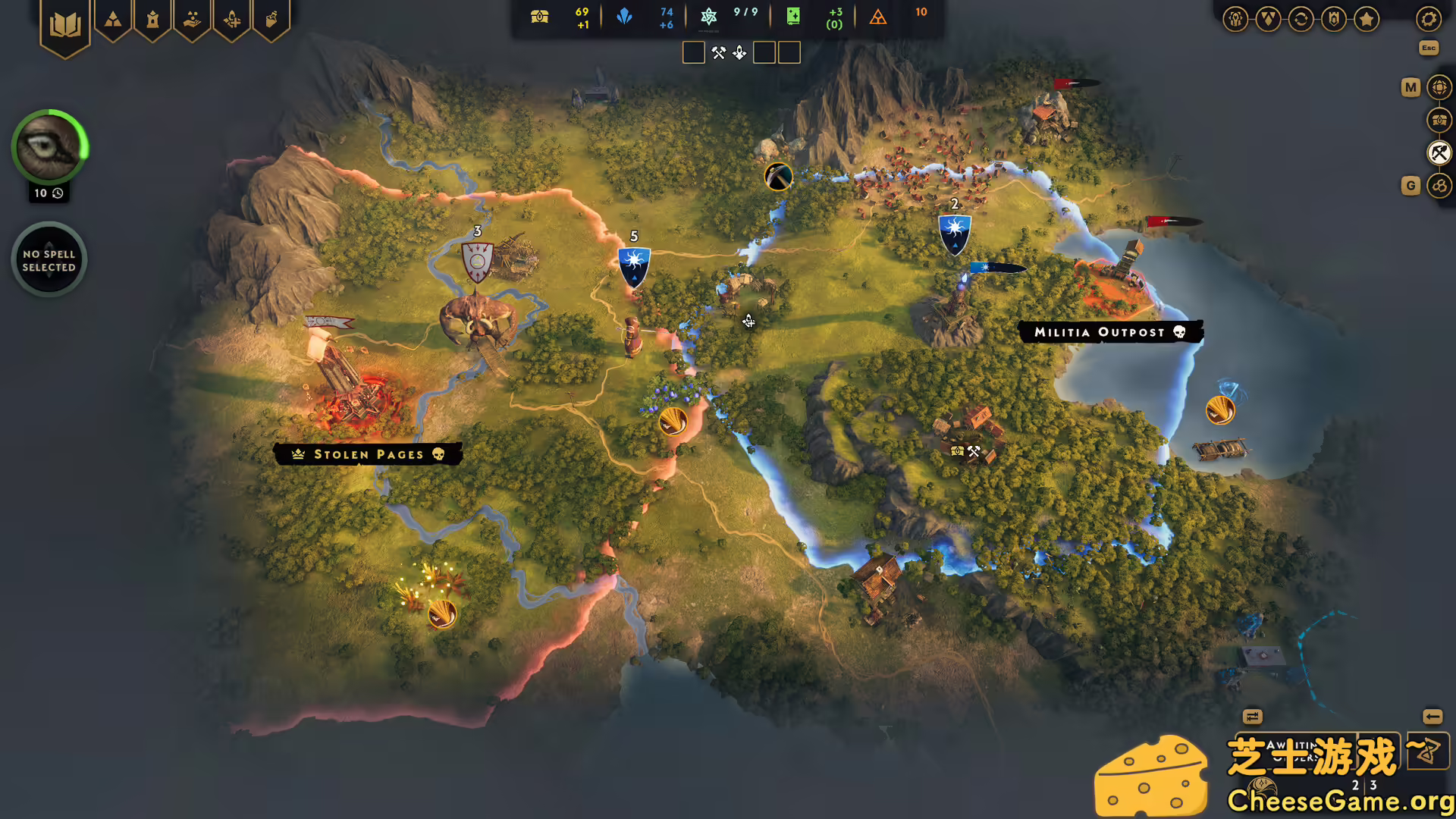This screenshot has width=1456, height=819.
Task: Click the orange imperium triangle icon
Action: pos(878,17)
